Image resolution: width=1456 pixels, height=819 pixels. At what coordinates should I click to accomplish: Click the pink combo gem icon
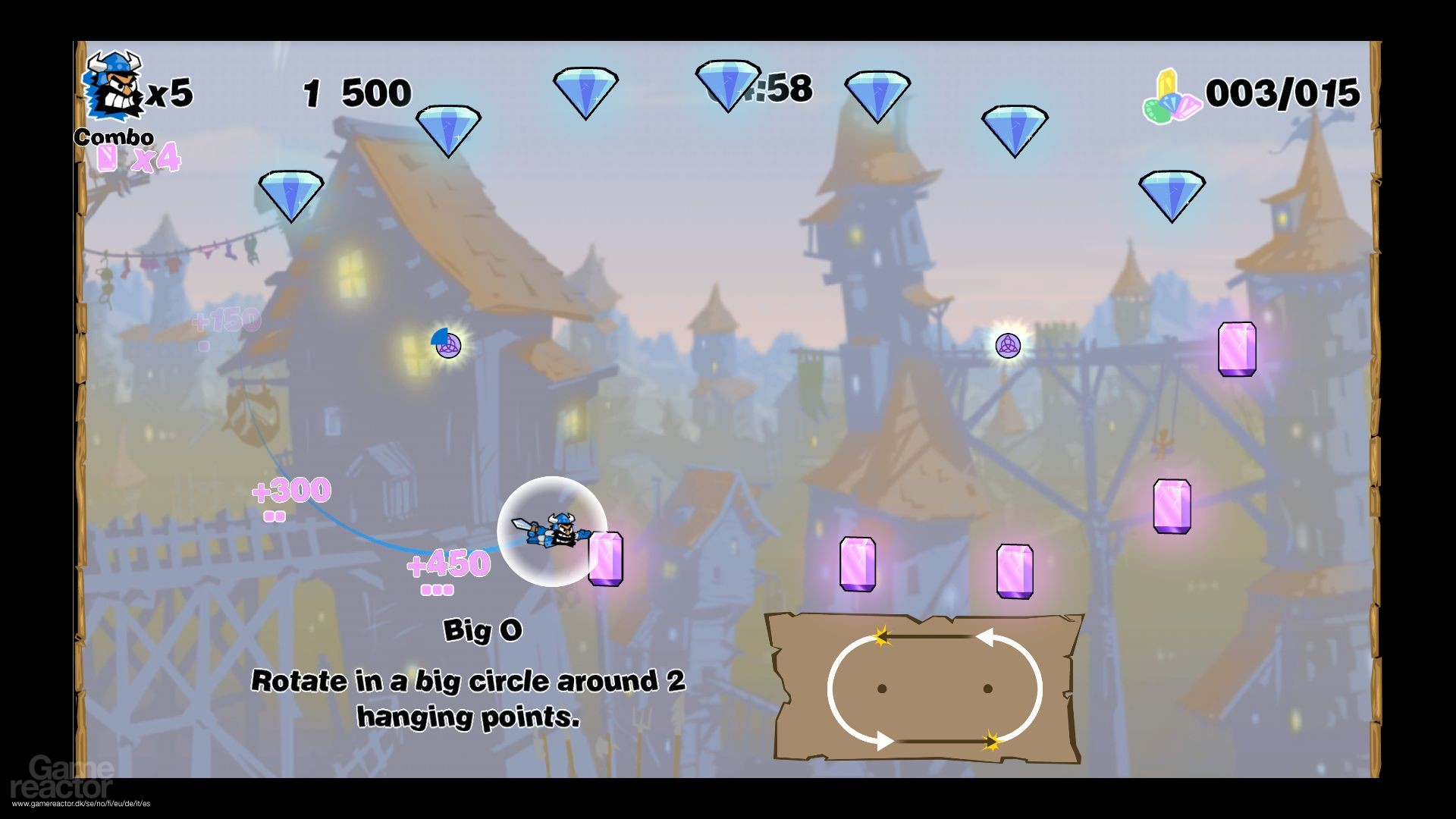[x=108, y=158]
